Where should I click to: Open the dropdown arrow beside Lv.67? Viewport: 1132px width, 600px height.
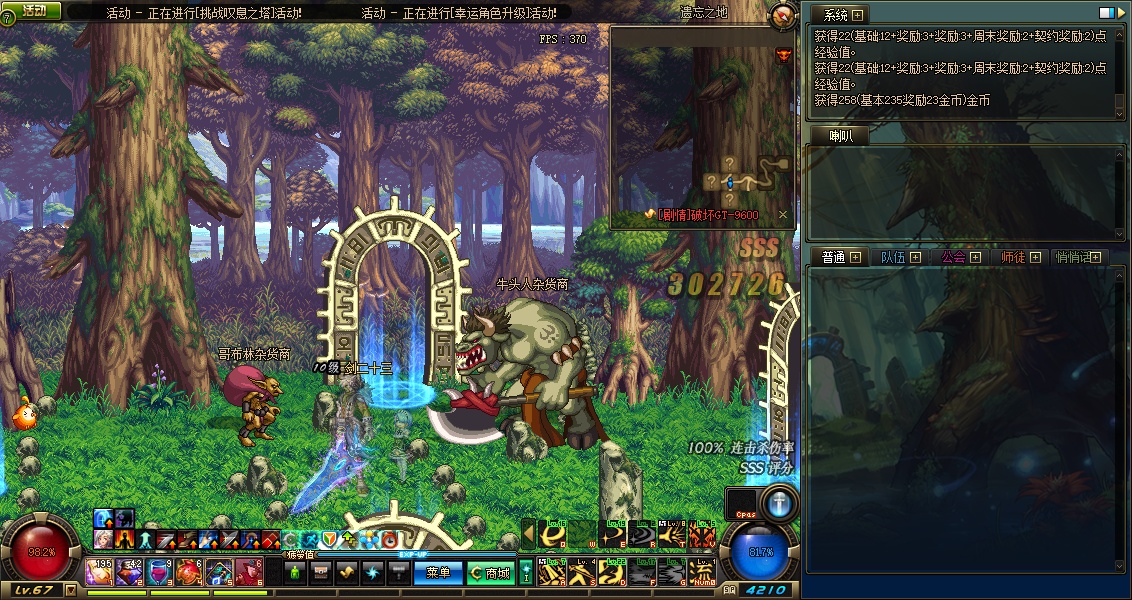point(70,590)
